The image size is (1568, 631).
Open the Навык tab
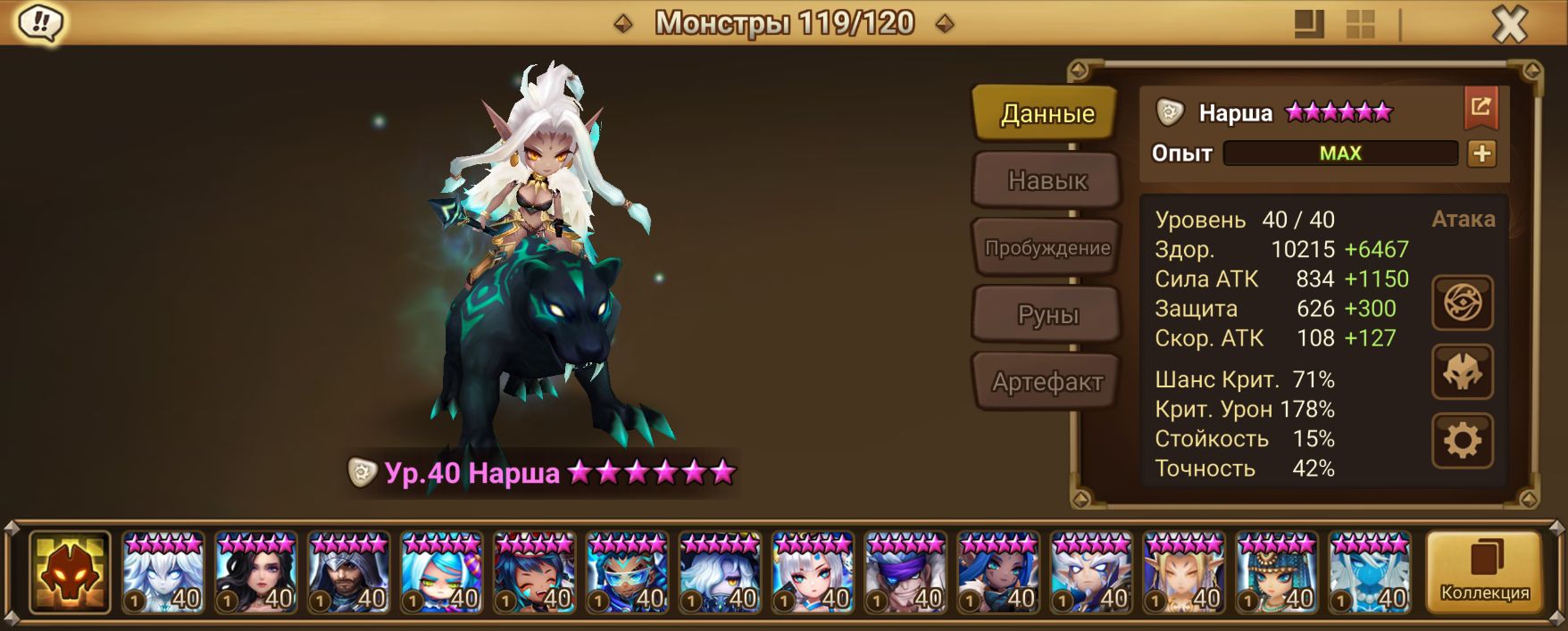1047,180
